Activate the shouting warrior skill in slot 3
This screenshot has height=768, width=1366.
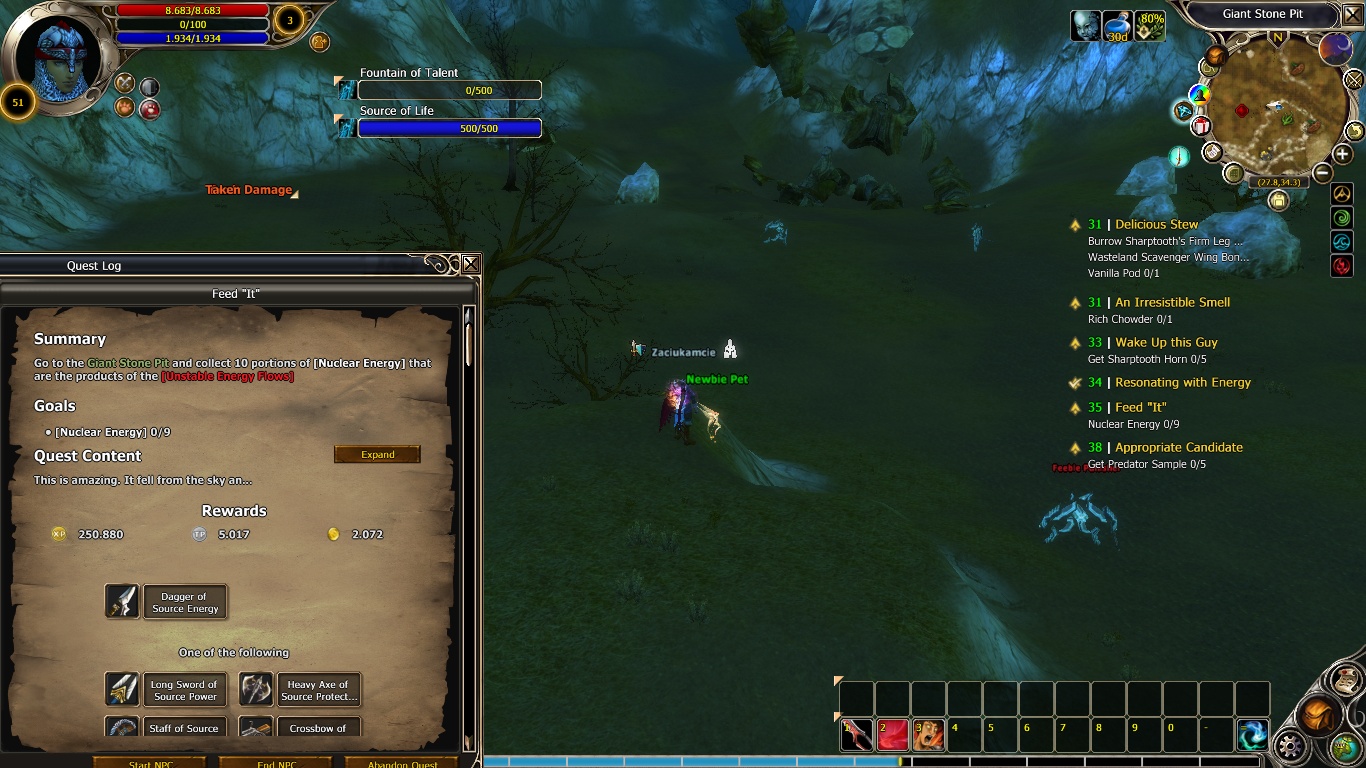[x=929, y=735]
